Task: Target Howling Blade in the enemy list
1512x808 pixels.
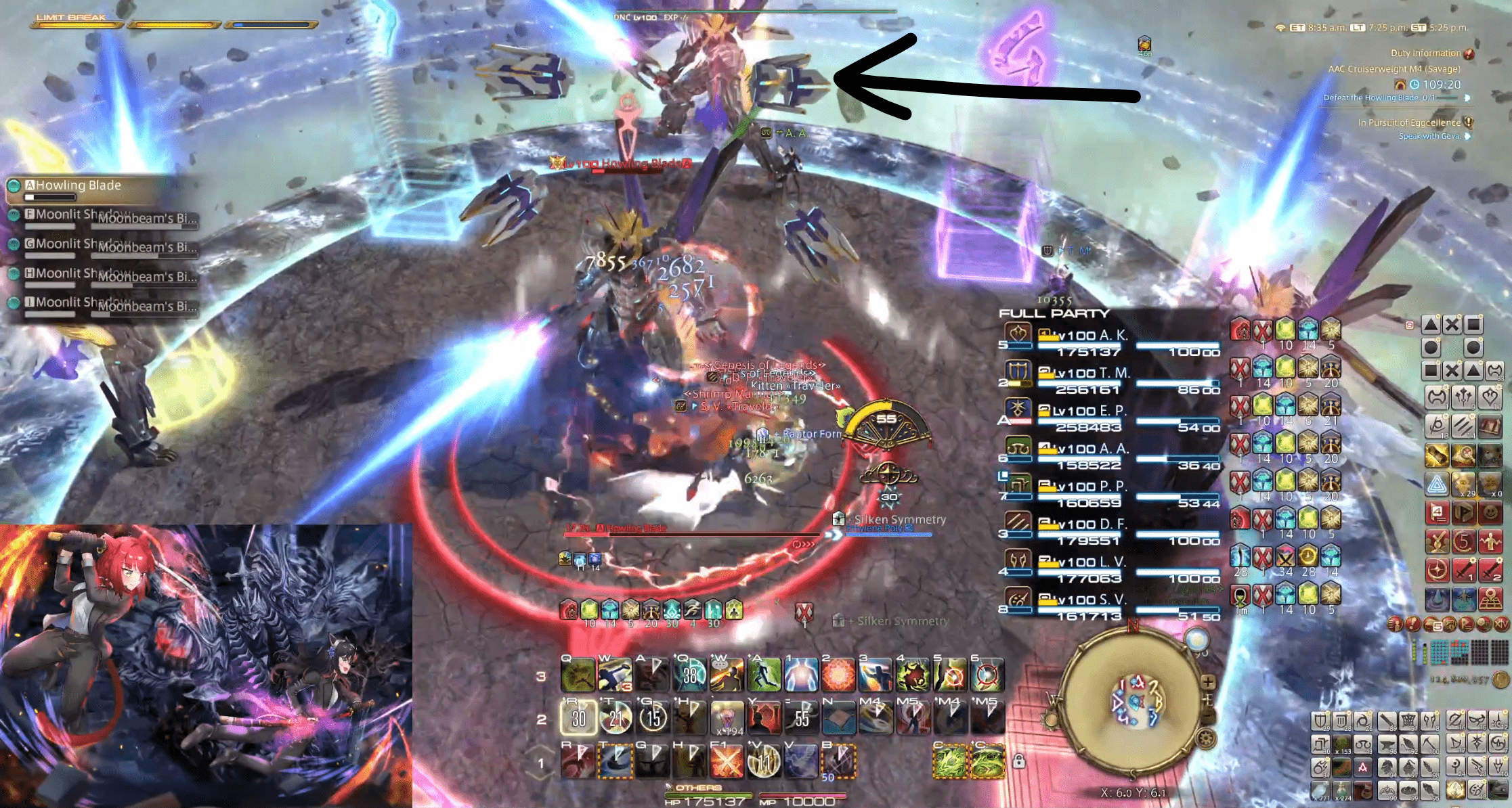Action: [x=78, y=186]
